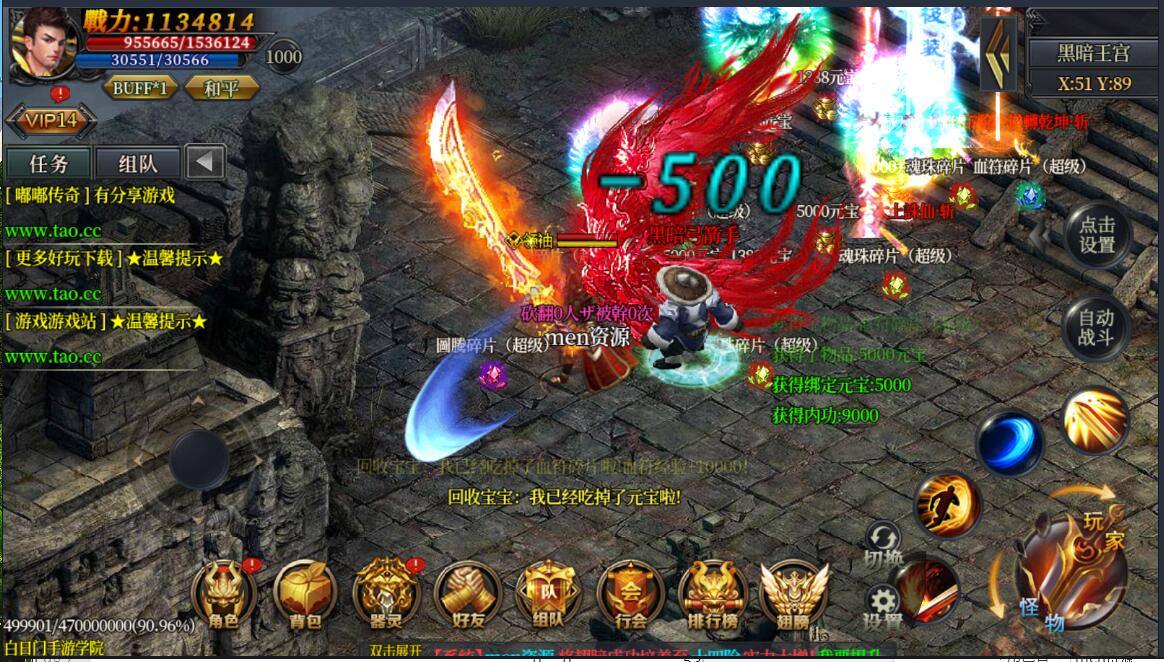Image resolution: width=1164 pixels, height=662 pixels.
Task: Open the 组队 team icon in bottom bar
Action: coord(548,594)
